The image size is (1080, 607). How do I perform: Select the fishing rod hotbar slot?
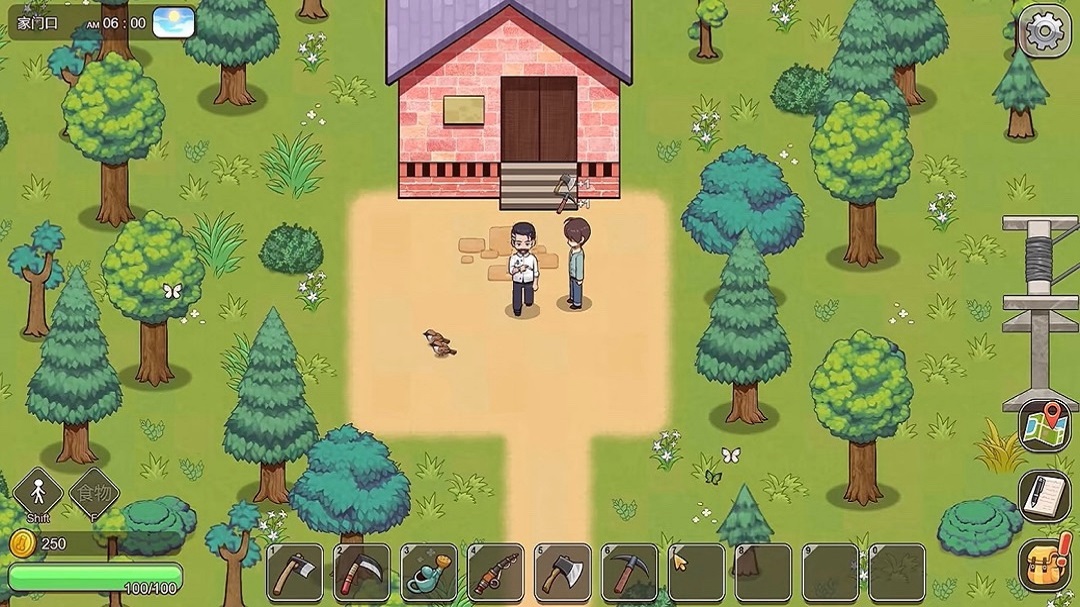point(496,572)
